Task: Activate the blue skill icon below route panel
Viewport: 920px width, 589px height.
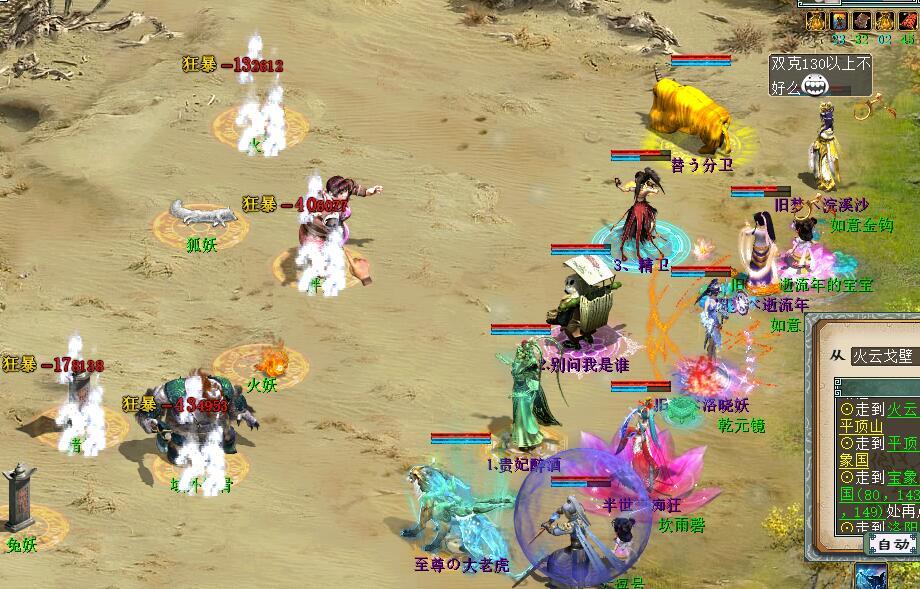Action: click(871, 577)
